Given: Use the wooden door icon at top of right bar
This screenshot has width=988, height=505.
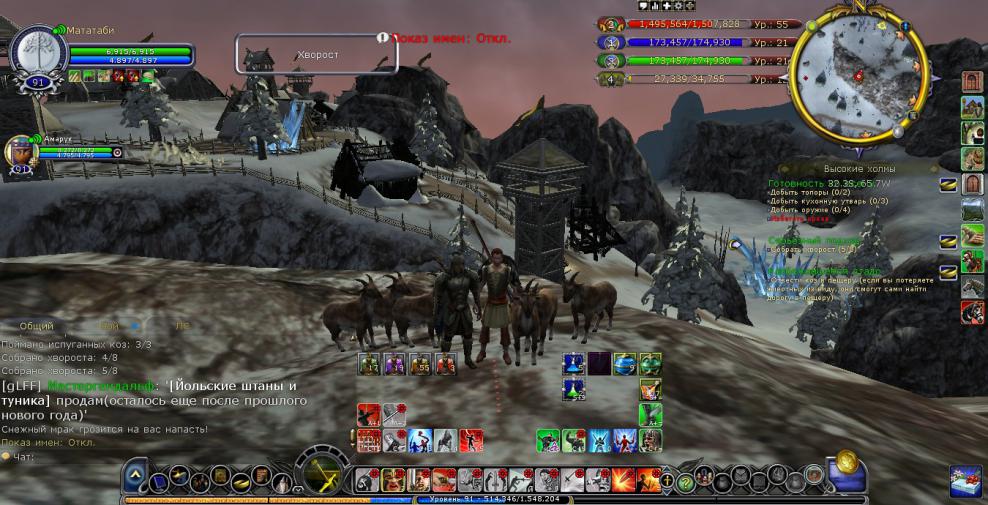Looking at the screenshot, I should pos(972,81).
